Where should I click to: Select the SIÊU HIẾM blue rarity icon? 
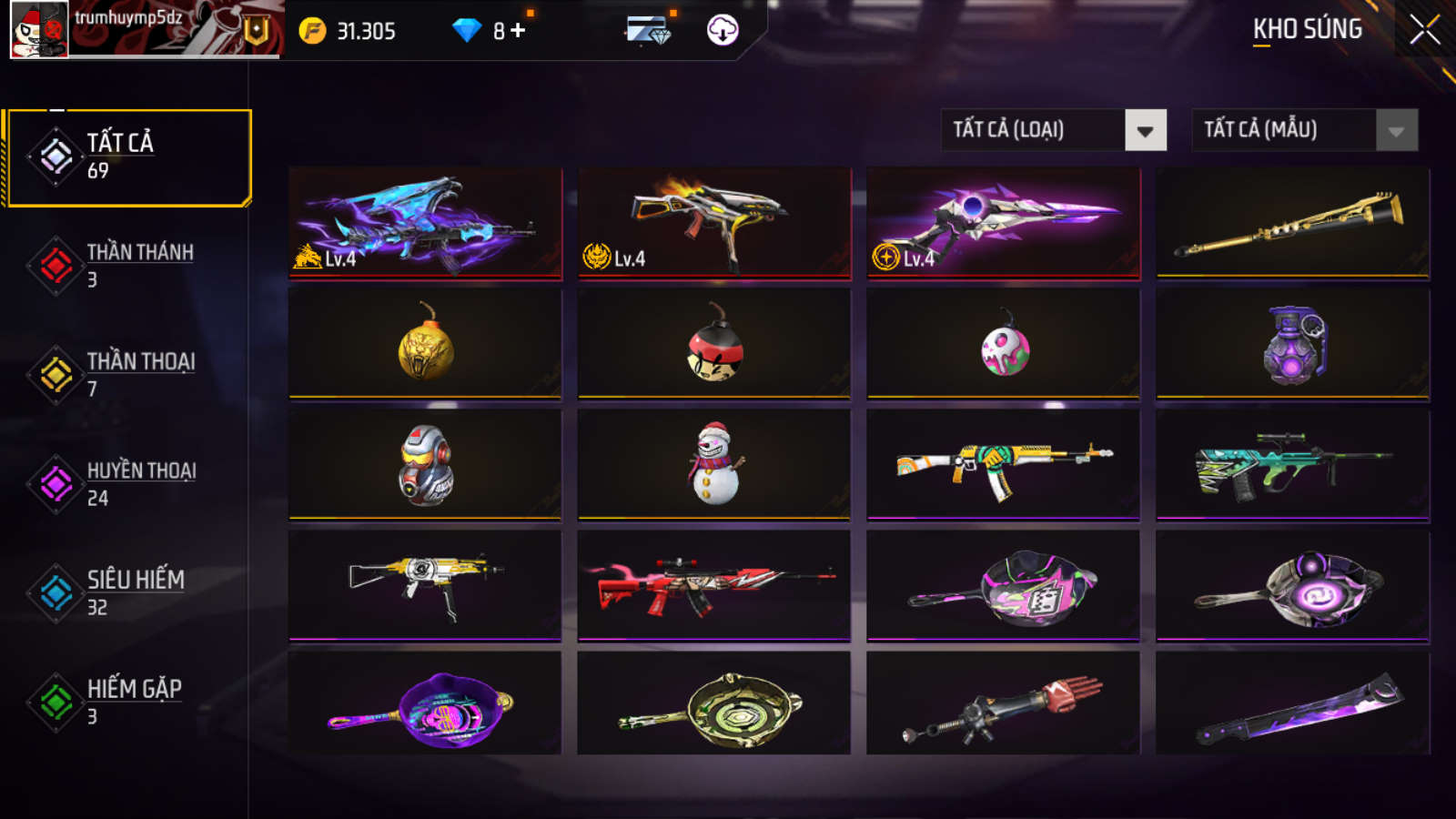(x=53, y=591)
